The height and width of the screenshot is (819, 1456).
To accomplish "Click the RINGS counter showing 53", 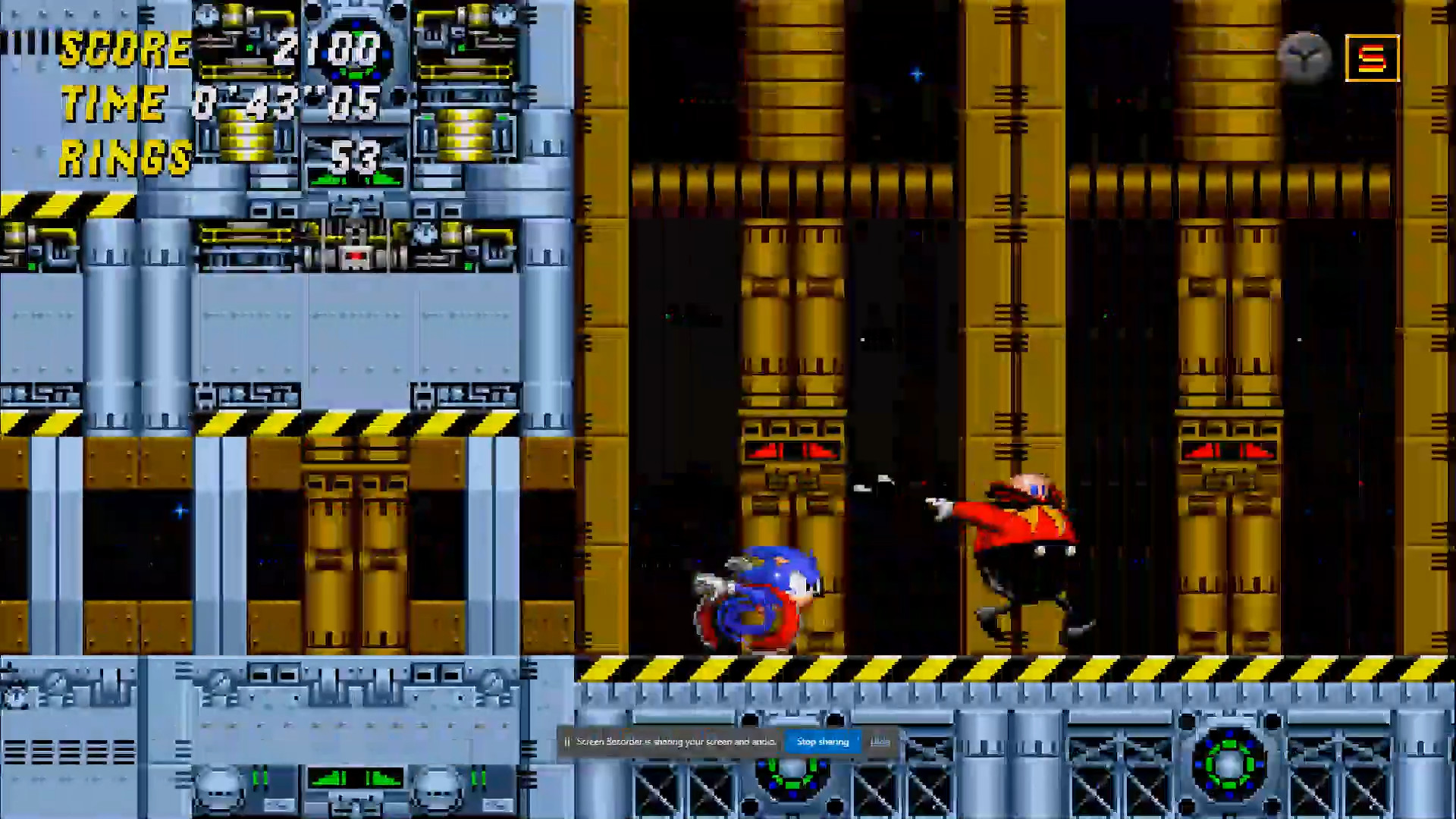I will coord(355,157).
